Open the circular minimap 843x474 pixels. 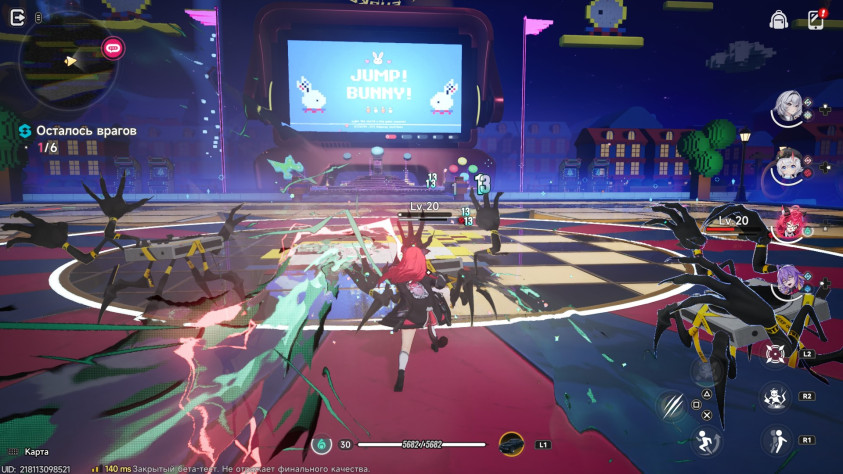[x=63, y=62]
